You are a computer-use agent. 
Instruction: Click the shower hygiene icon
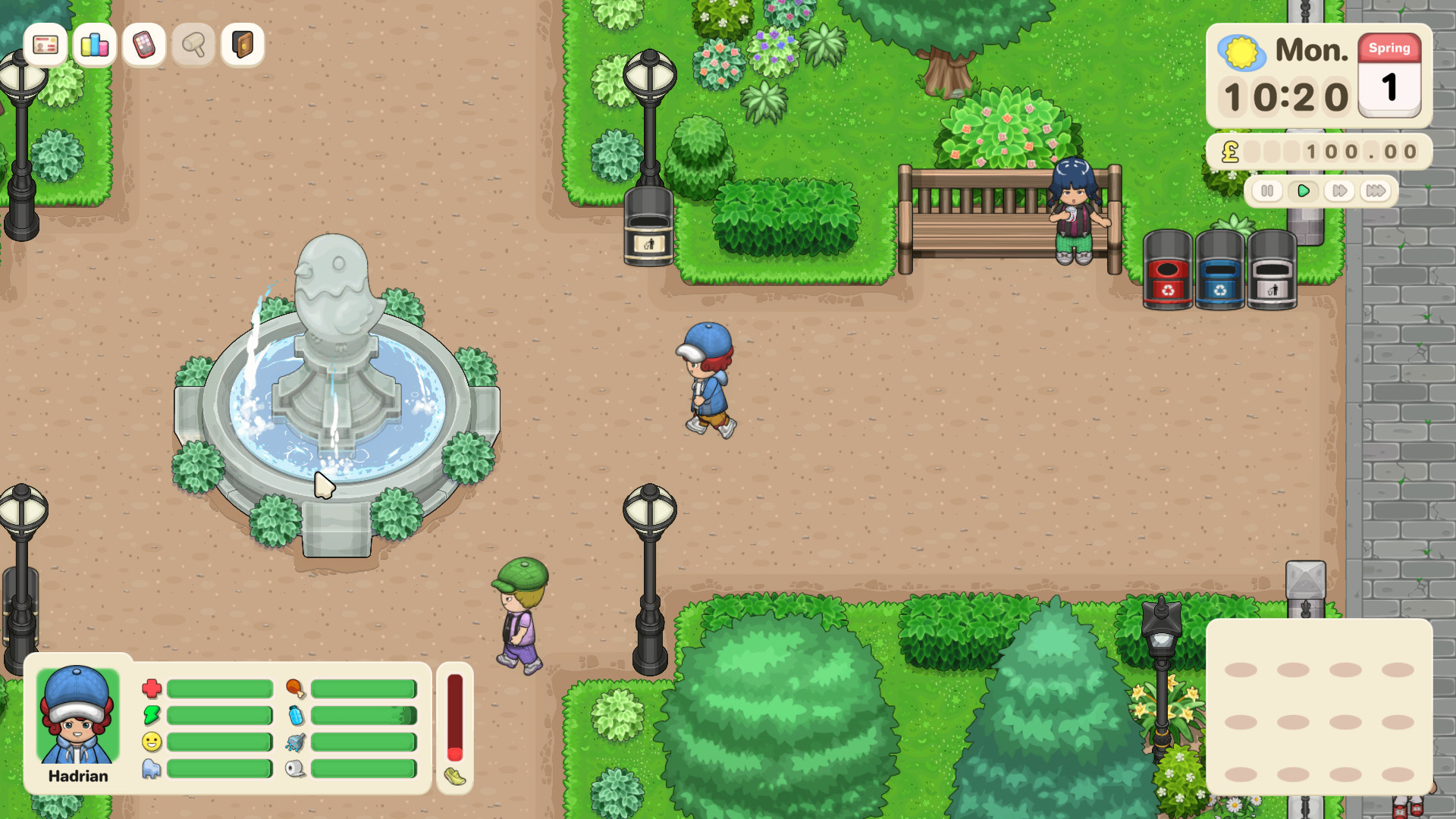(x=297, y=742)
